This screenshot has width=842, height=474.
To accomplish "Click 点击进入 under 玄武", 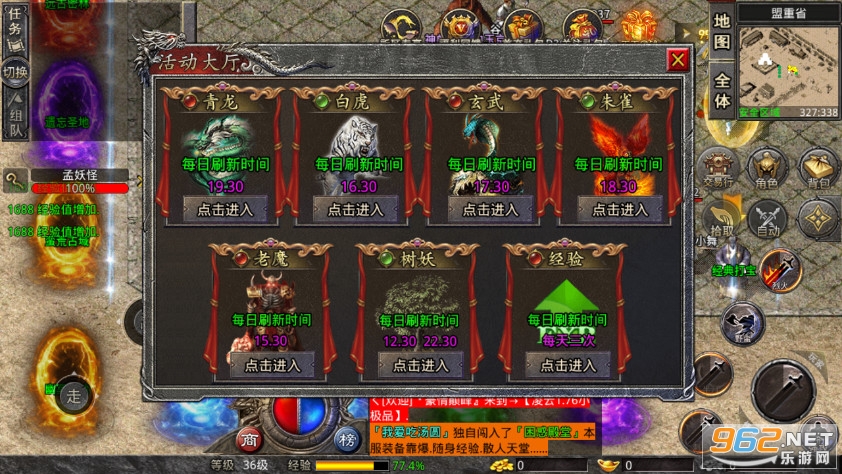I will (486, 209).
